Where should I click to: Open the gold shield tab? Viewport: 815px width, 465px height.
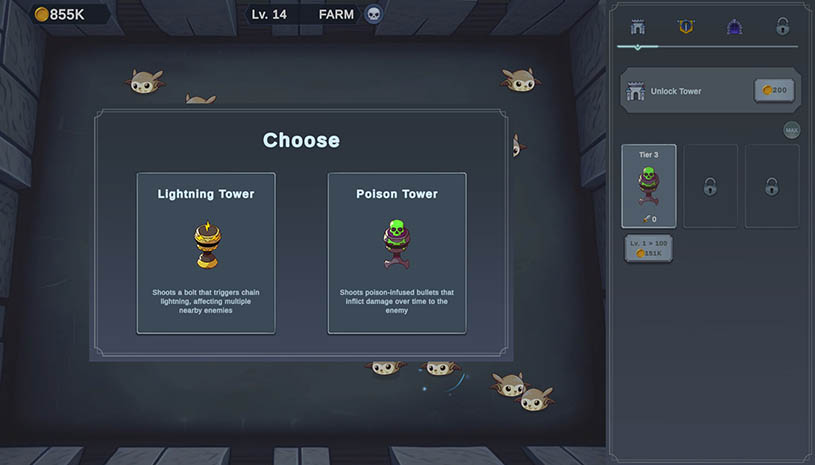coord(685,27)
